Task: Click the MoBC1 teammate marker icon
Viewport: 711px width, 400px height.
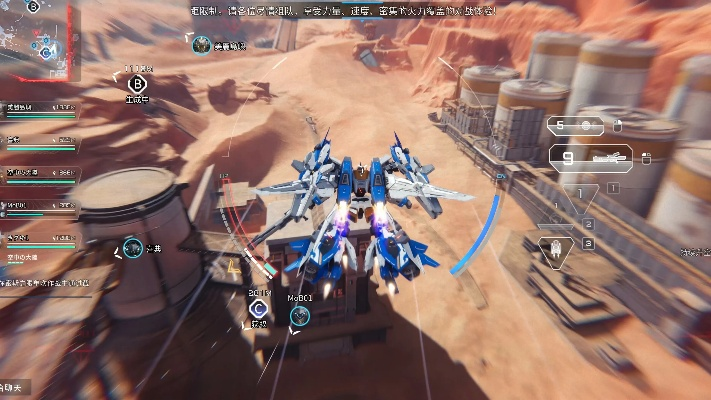Action: [x=299, y=317]
